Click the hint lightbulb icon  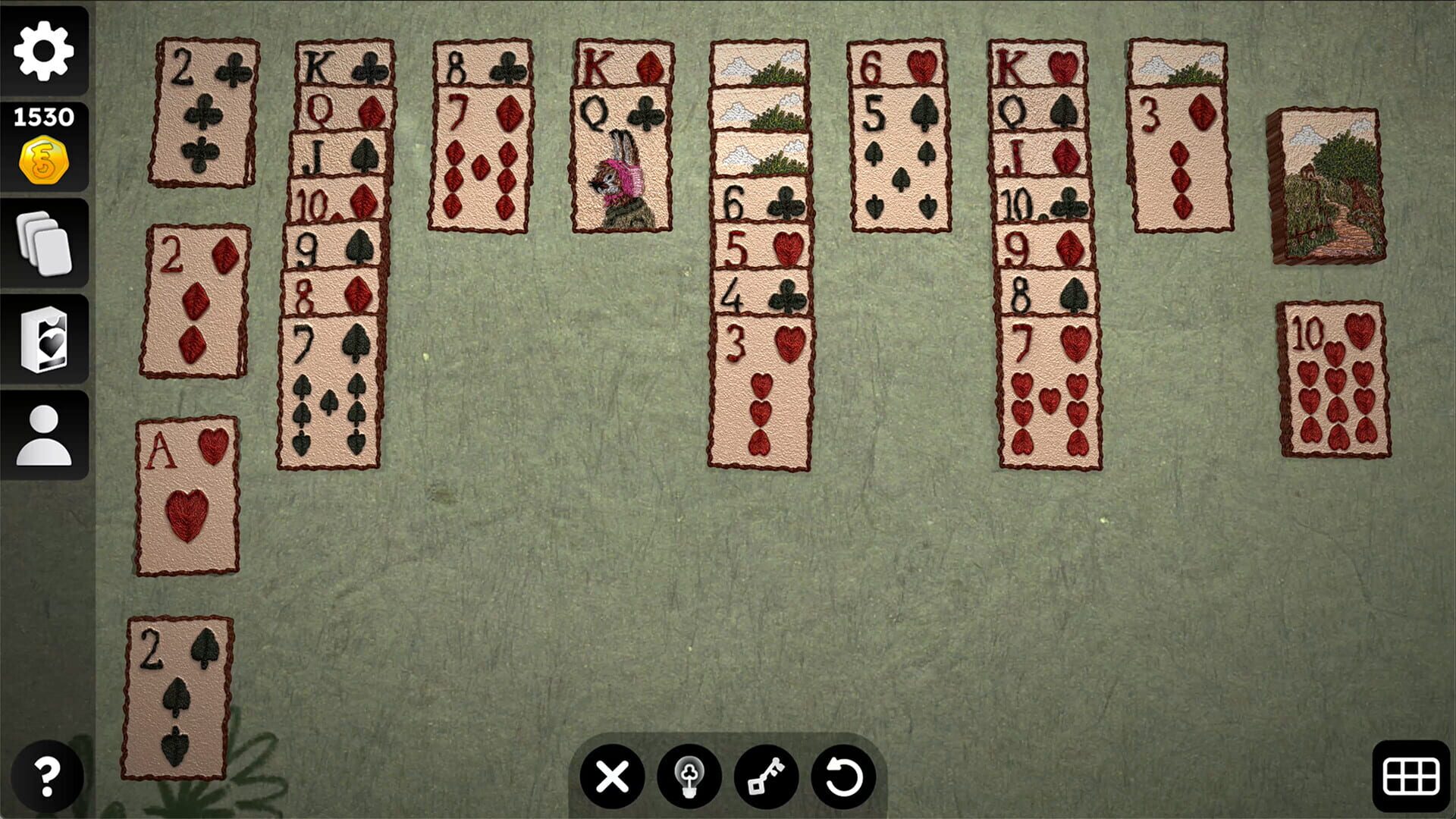(689, 777)
